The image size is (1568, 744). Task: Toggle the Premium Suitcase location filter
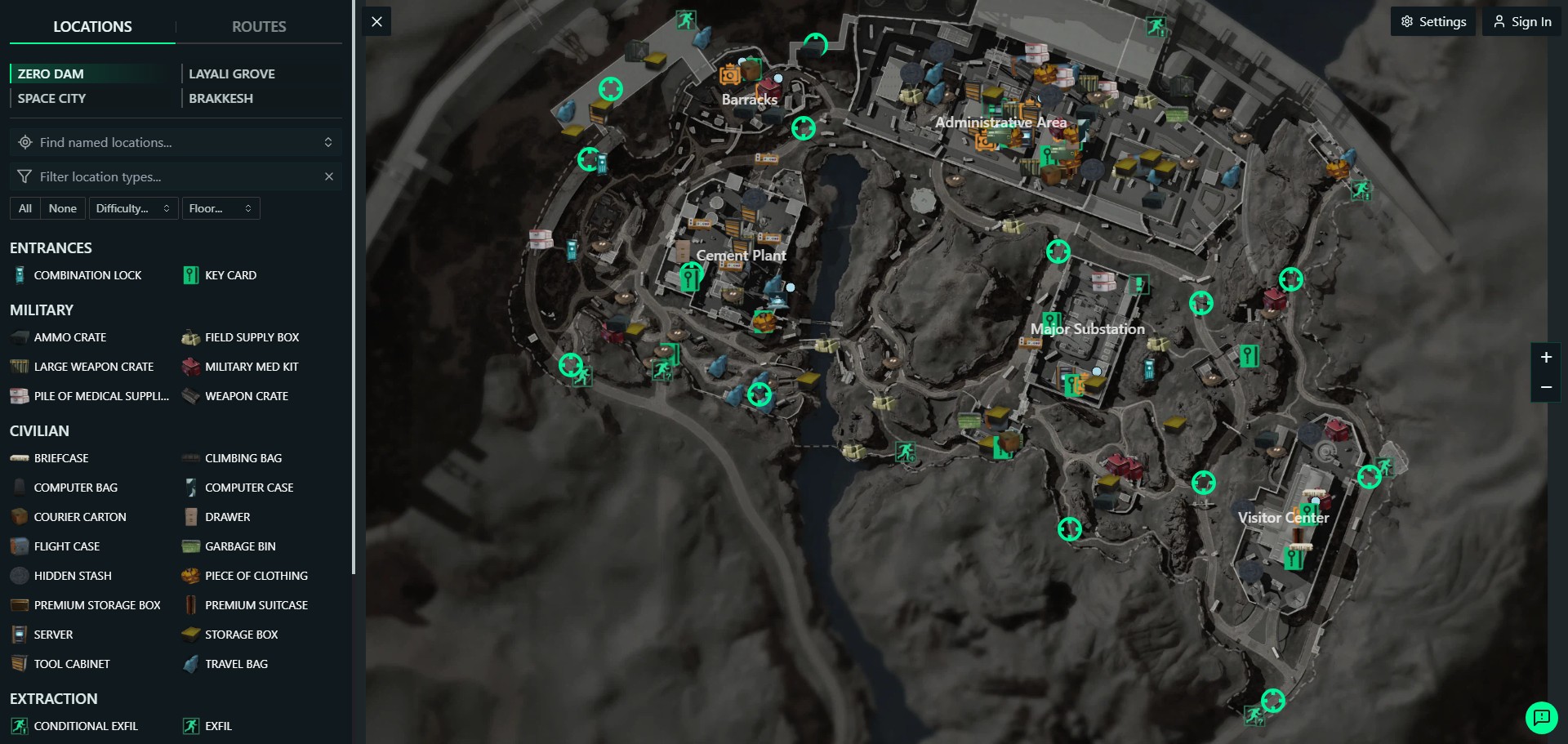pos(190,605)
